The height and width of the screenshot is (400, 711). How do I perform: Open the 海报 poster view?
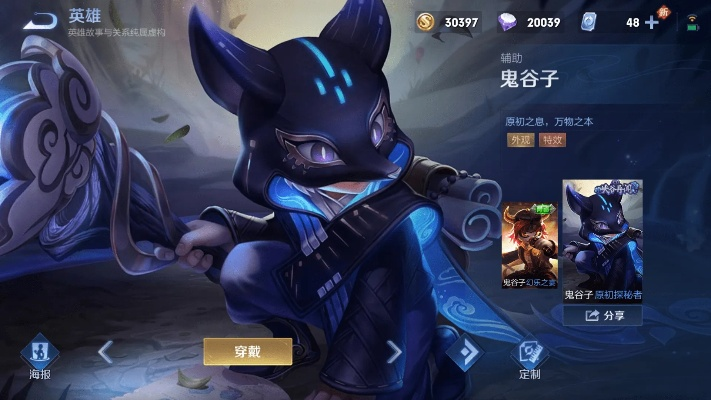click(39, 357)
